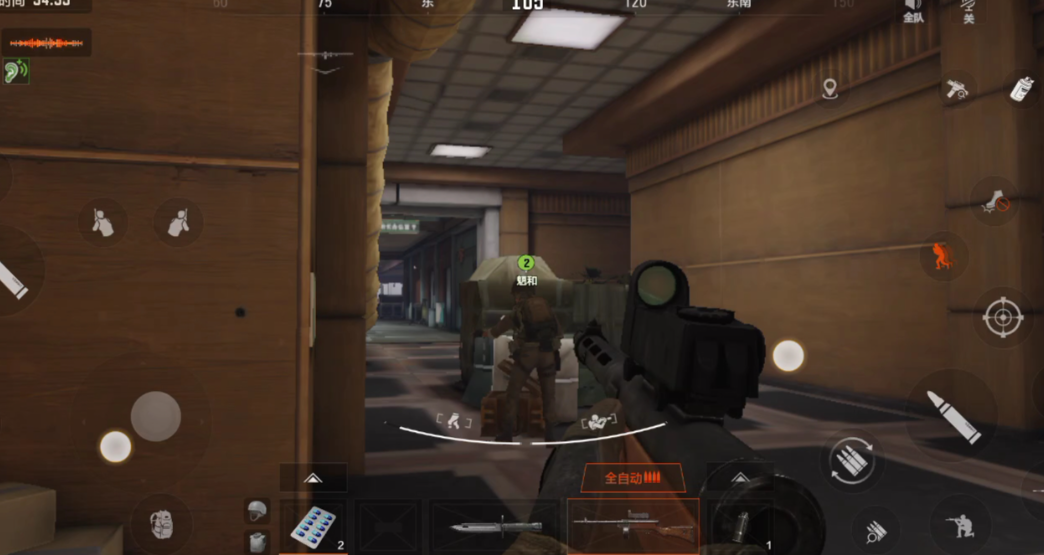Tap the kneeling soldier stance button

tap(957, 522)
